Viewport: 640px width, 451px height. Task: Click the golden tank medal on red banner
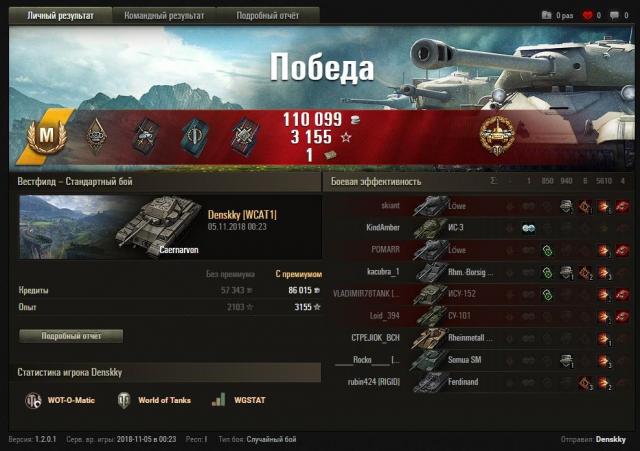tap(497, 134)
